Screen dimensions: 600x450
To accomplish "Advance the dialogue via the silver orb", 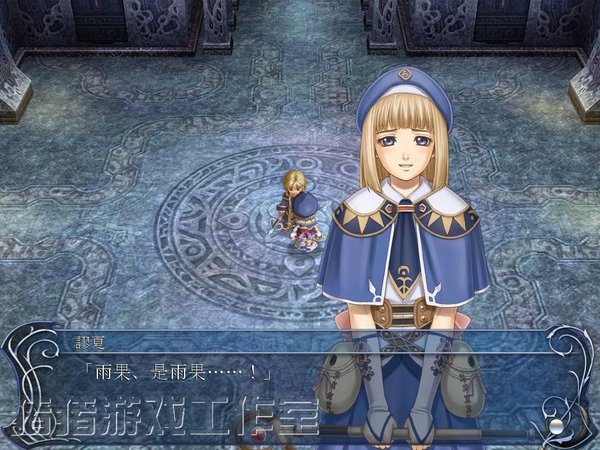I will tap(555, 425).
